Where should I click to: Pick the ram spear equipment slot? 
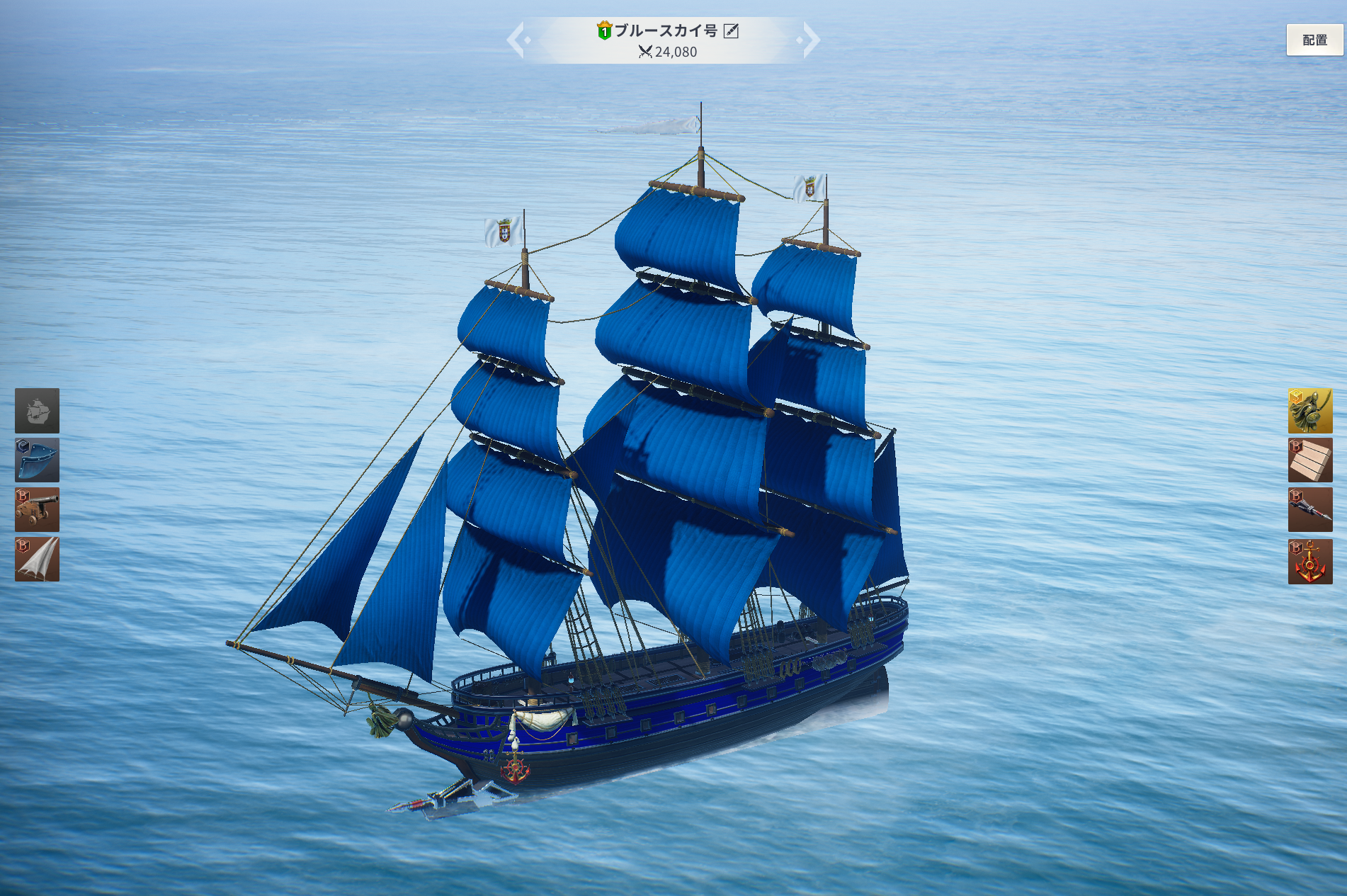pyautogui.click(x=1309, y=509)
